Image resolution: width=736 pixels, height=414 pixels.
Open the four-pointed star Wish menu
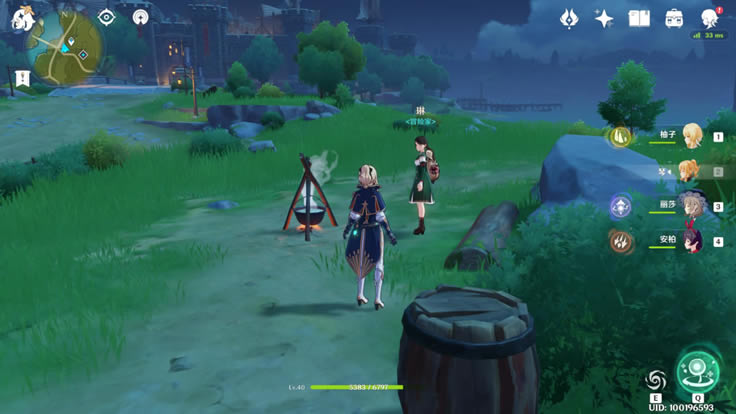[x=604, y=18]
